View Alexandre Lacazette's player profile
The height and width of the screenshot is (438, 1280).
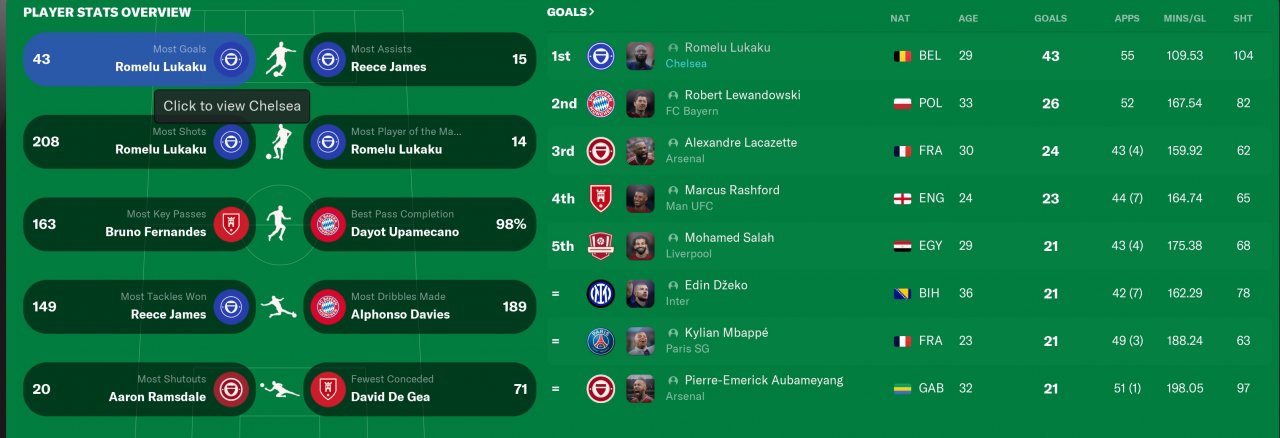(740, 143)
